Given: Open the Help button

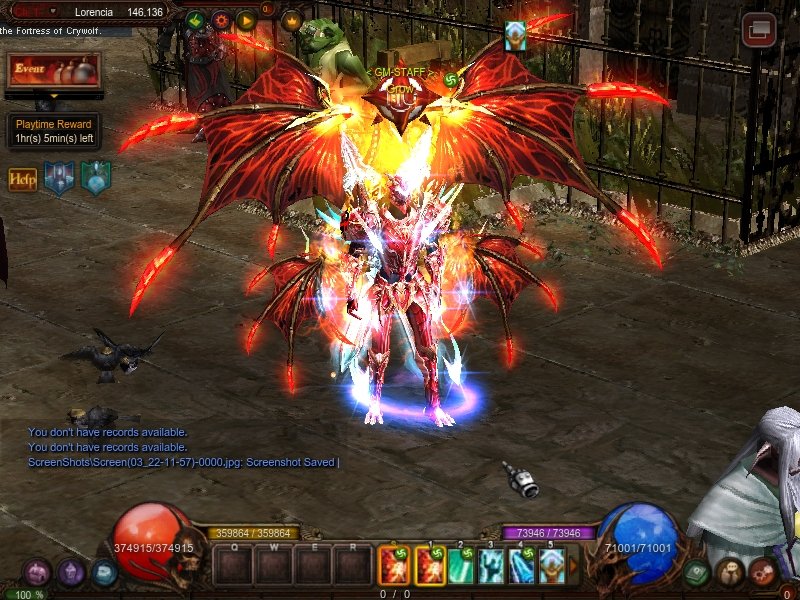Looking at the screenshot, I should pyautogui.click(x=22, y=179).
